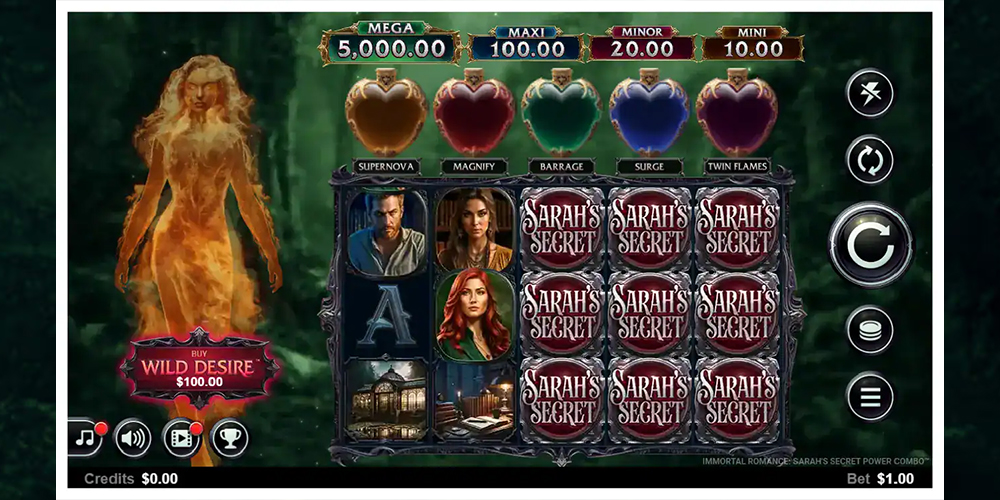This screenshot has width=1000, height=500.
Task: Click the film clapper icon button
Action: (x=181, y=438)
